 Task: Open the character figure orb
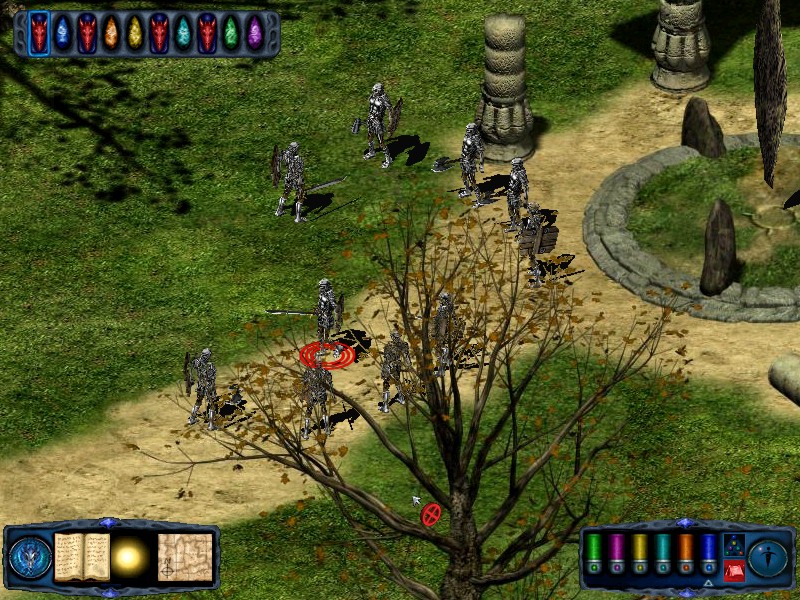[769, 557]
